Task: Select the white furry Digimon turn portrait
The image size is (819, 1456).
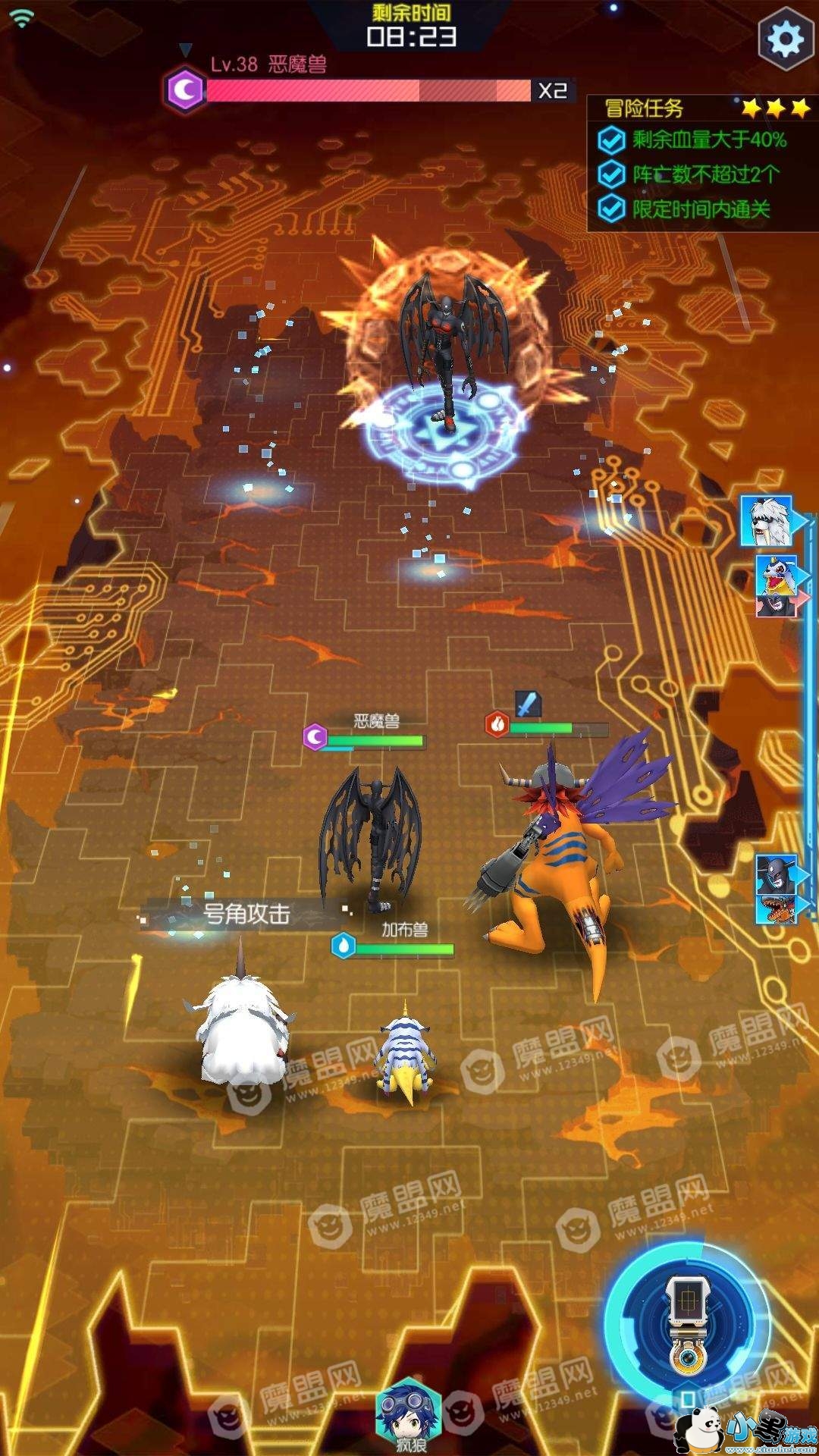Action: [766, 520]
